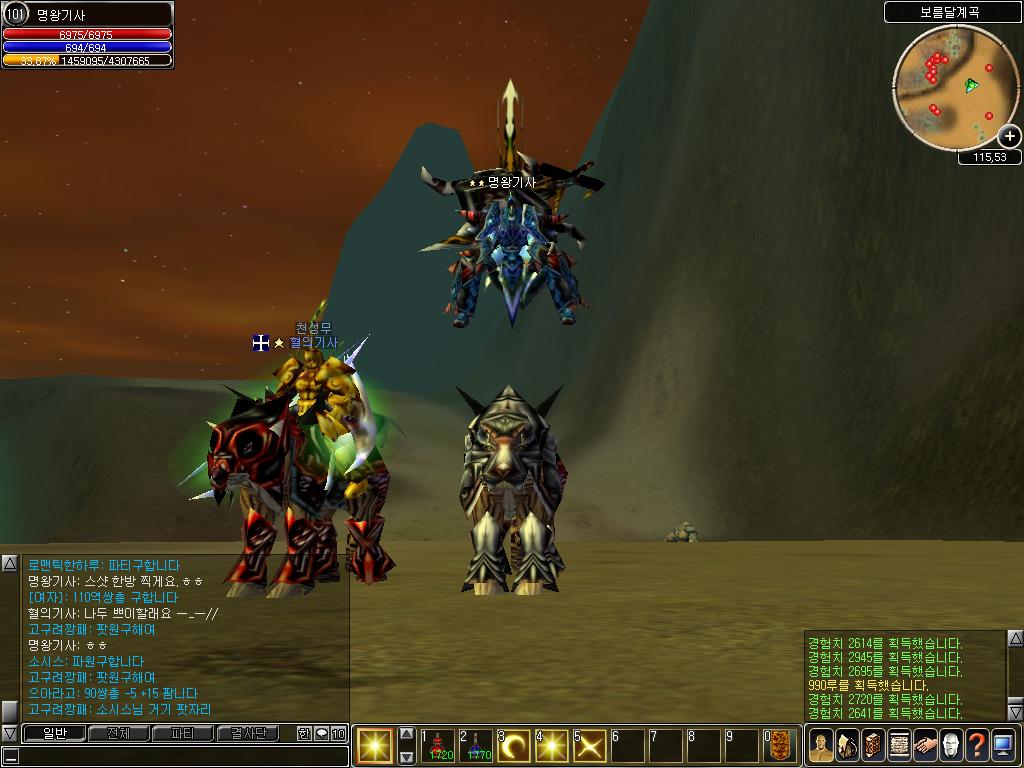Switch to the 일반 chat tab
Image resolution: width=1024 pixels, height=768 pixels.
(52, 733)
